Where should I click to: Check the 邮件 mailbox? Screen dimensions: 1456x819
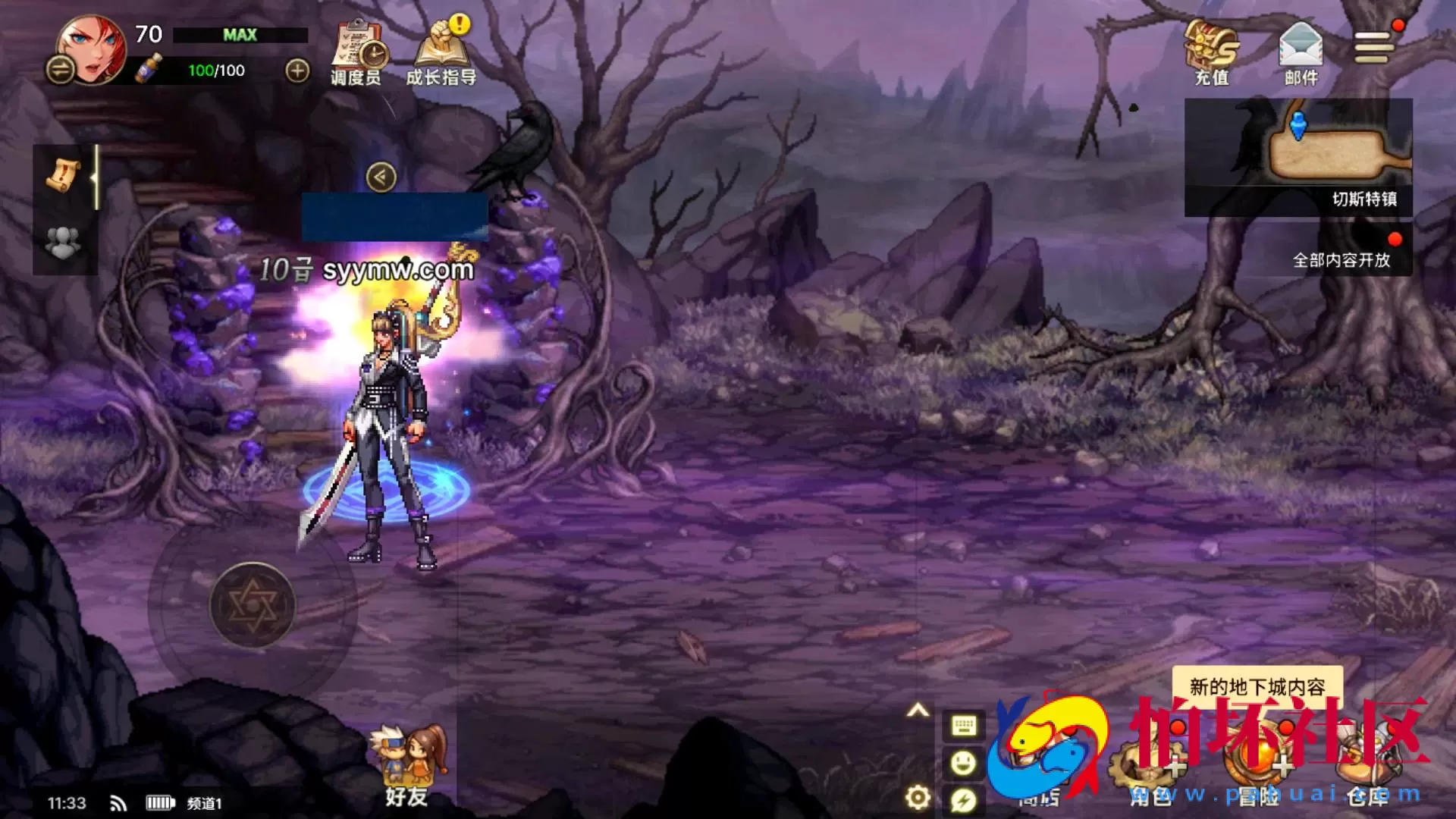click(1301, 52)
